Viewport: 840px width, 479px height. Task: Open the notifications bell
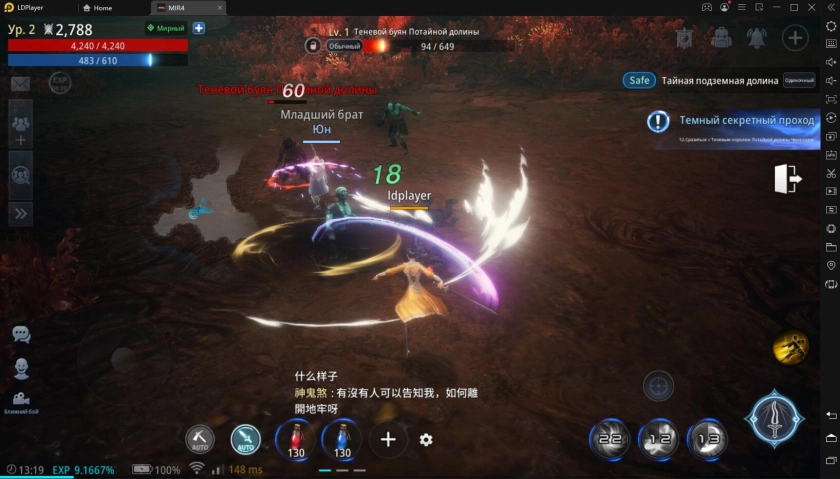click(757, 38)
